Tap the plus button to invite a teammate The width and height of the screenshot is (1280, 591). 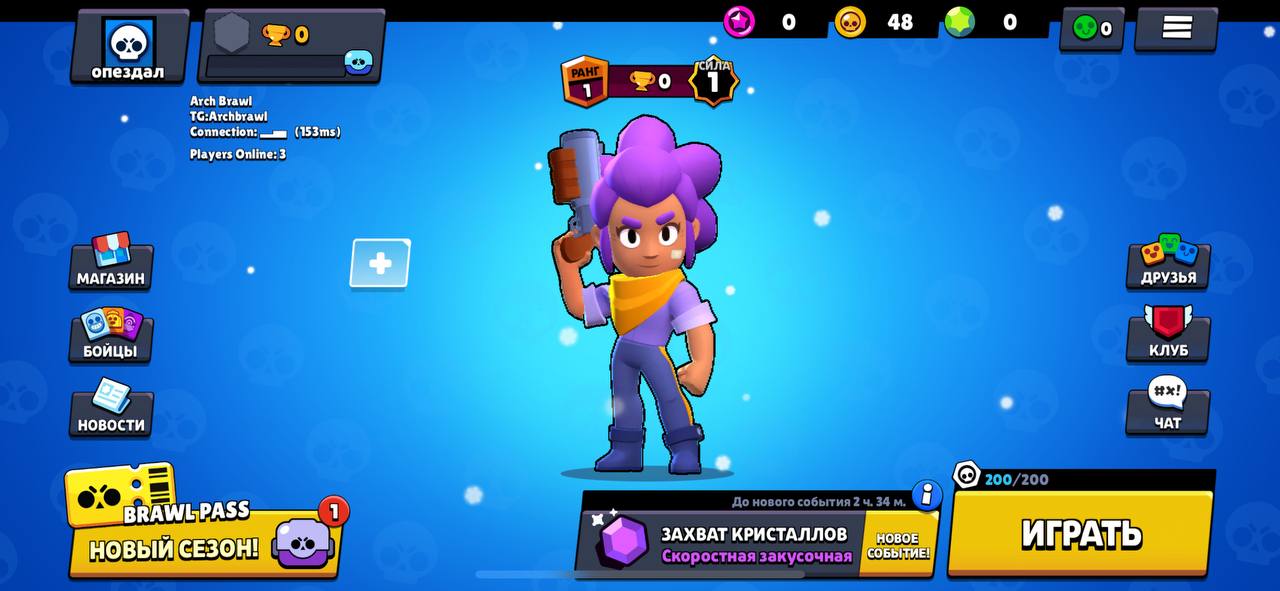(x=380, y=264)
